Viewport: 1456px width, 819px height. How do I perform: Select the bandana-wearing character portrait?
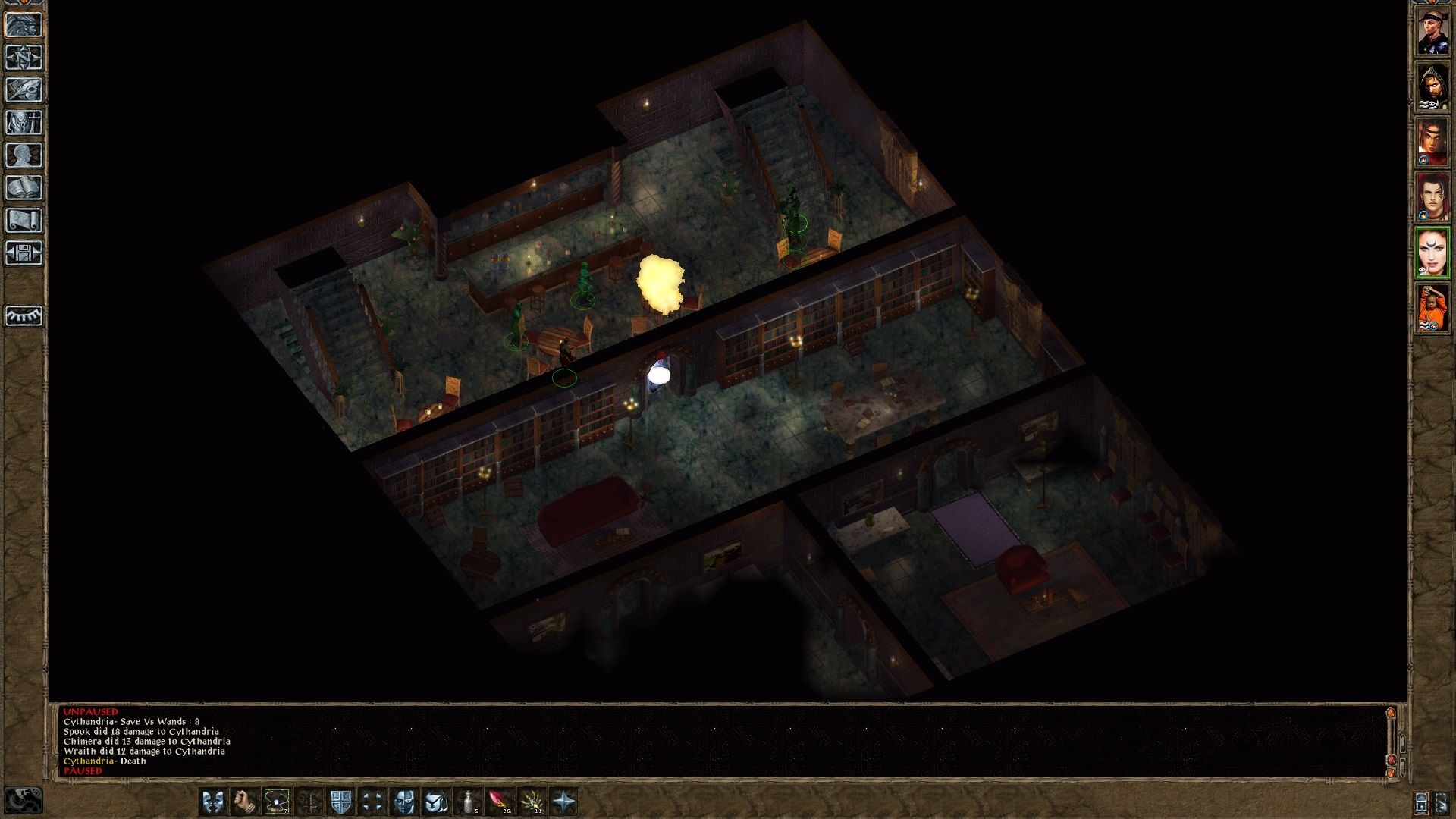point(1432,32)
